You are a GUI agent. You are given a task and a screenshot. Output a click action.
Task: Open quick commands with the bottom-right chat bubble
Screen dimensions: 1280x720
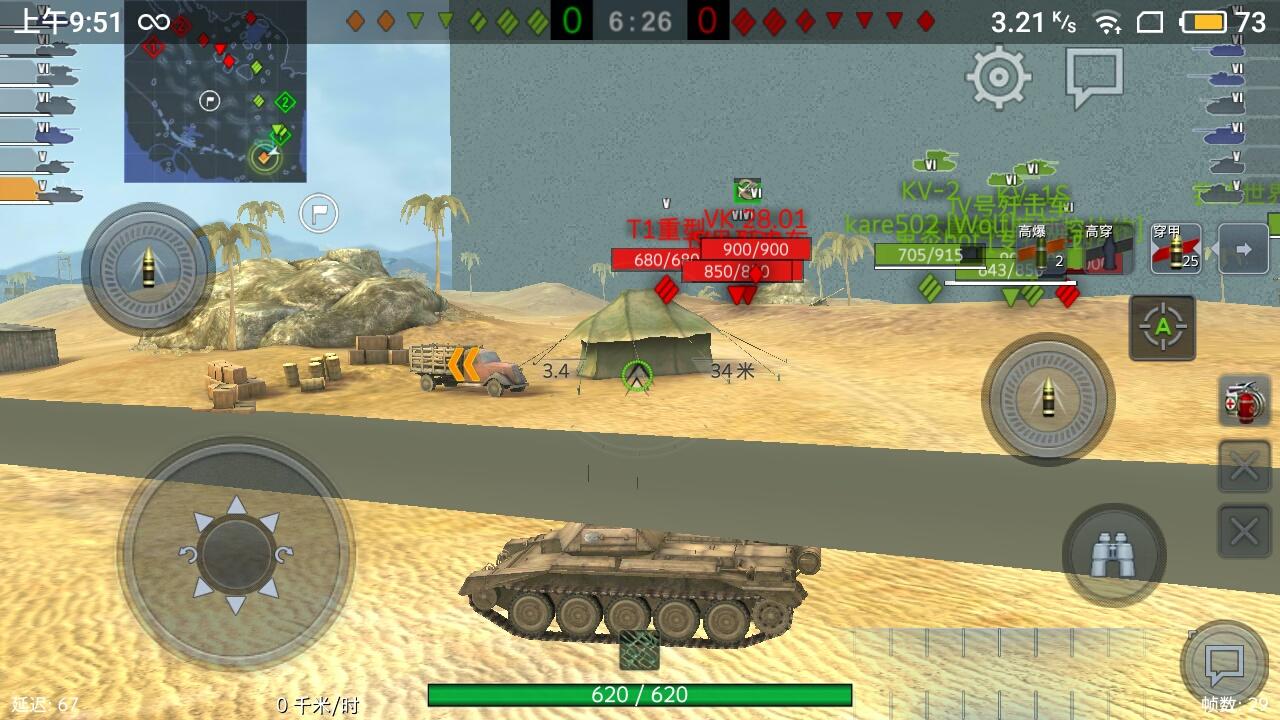(x=1224, y=660)
